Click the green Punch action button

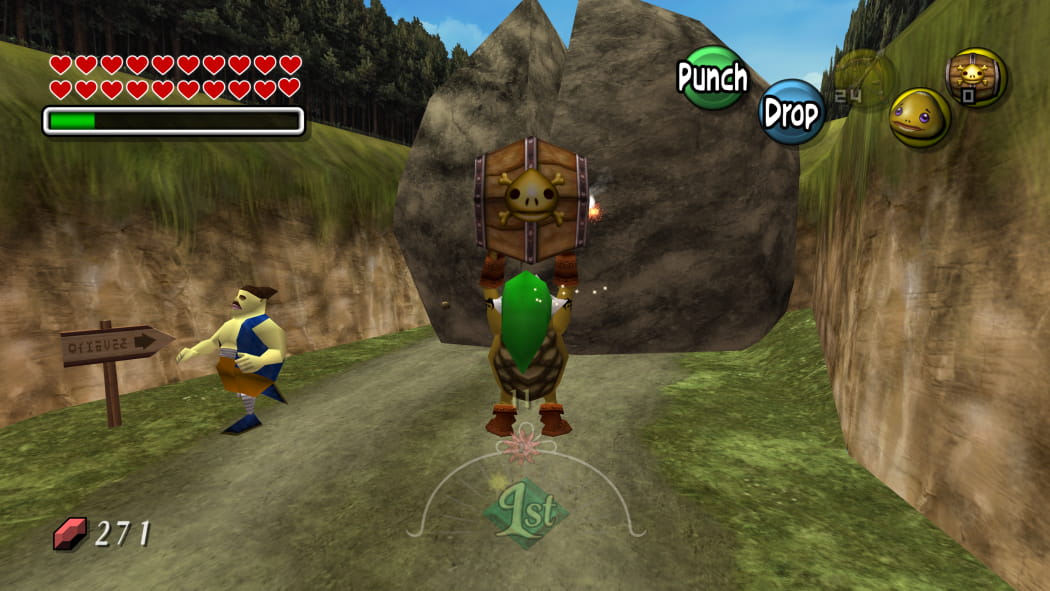[x=712, y=78]
